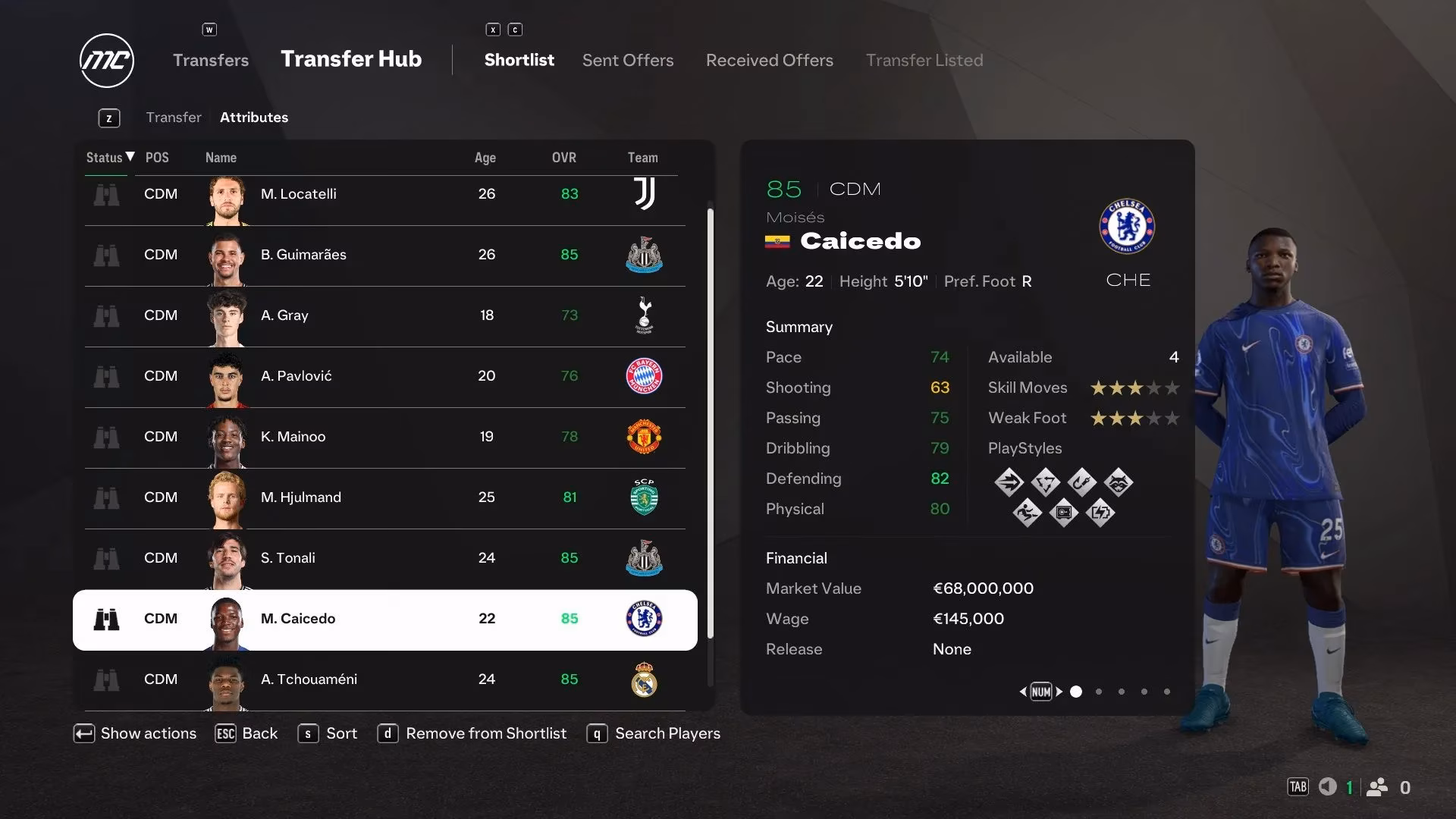Click the MC logo in the top corner

pyautogui.click(x=106, y=61)
